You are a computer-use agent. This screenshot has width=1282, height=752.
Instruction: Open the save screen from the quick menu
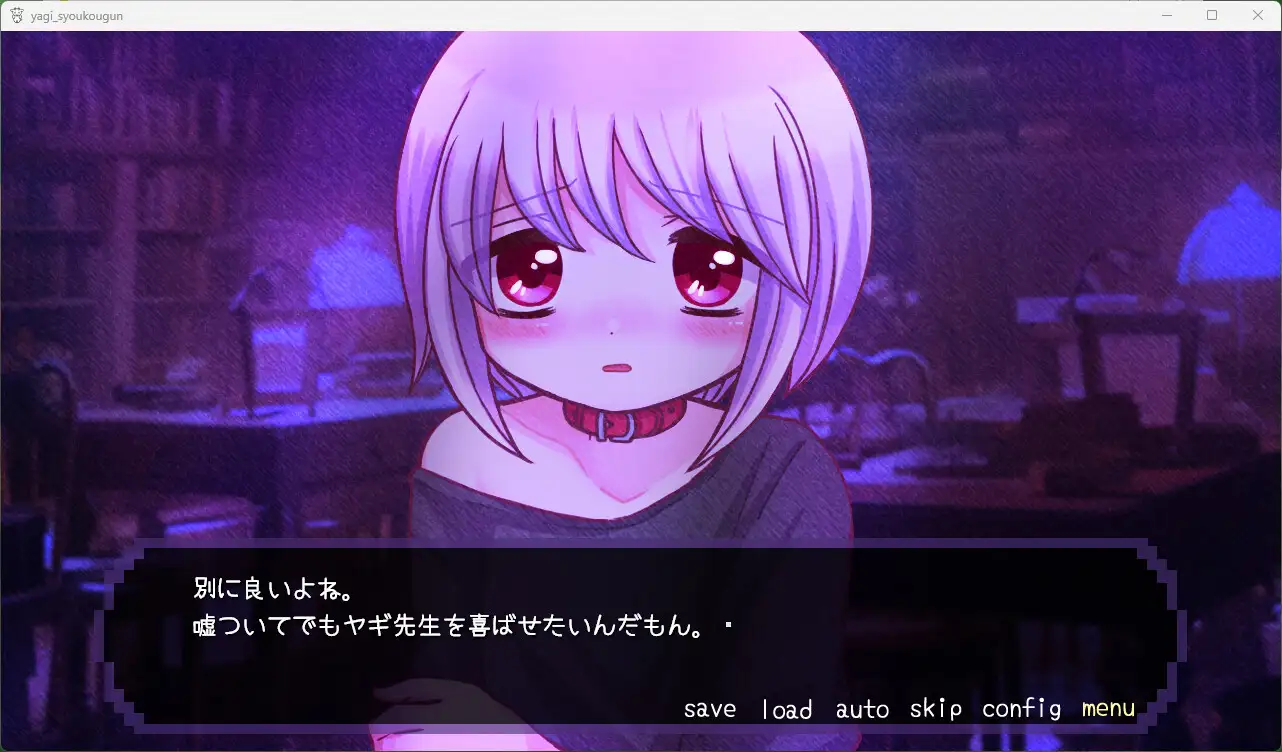click(709, 708)
